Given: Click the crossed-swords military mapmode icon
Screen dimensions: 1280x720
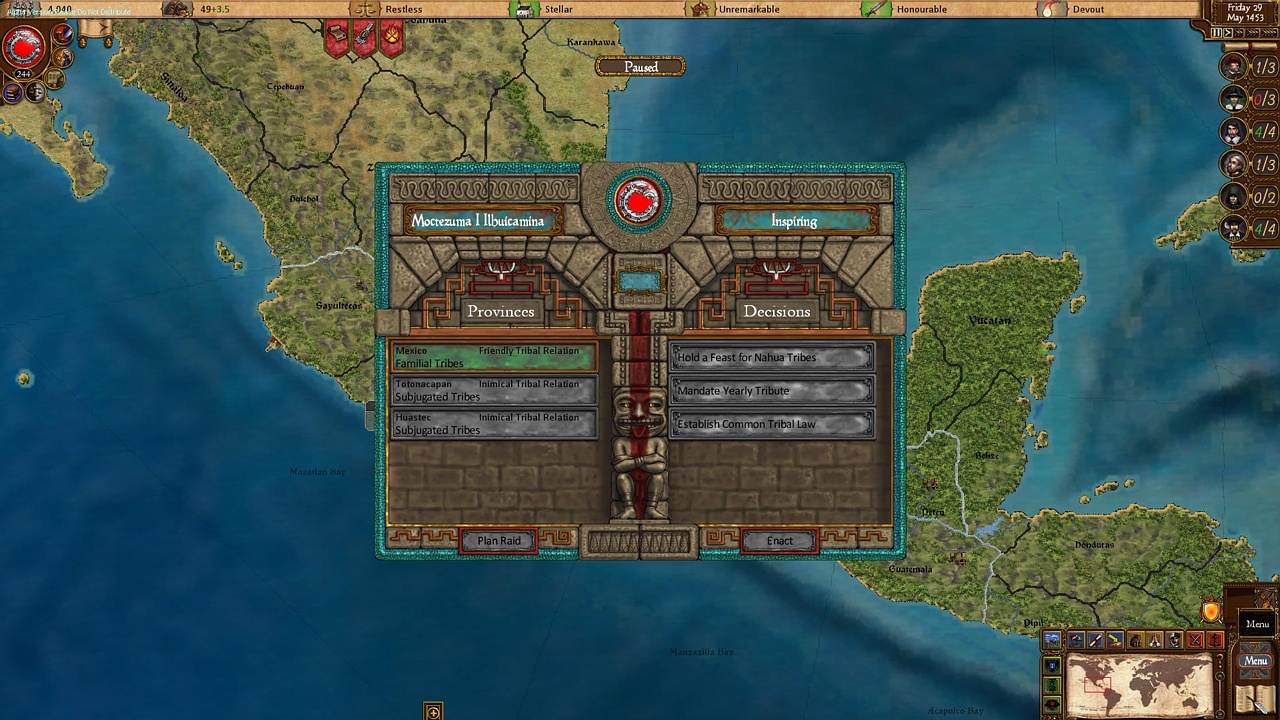Looking at the screenshot, I should coord(1196,640).
